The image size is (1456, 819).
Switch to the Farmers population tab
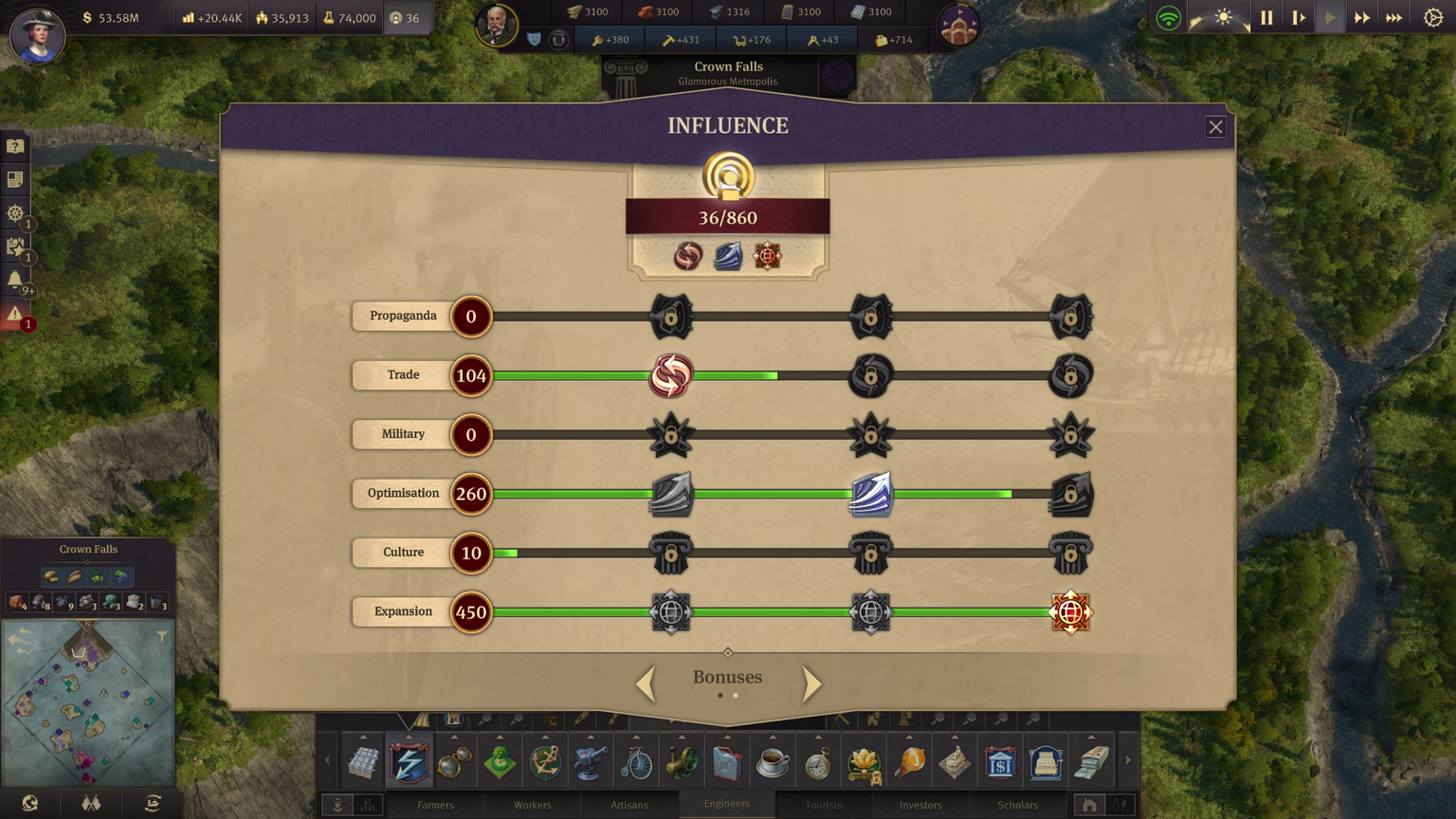[x=436, y=805]
